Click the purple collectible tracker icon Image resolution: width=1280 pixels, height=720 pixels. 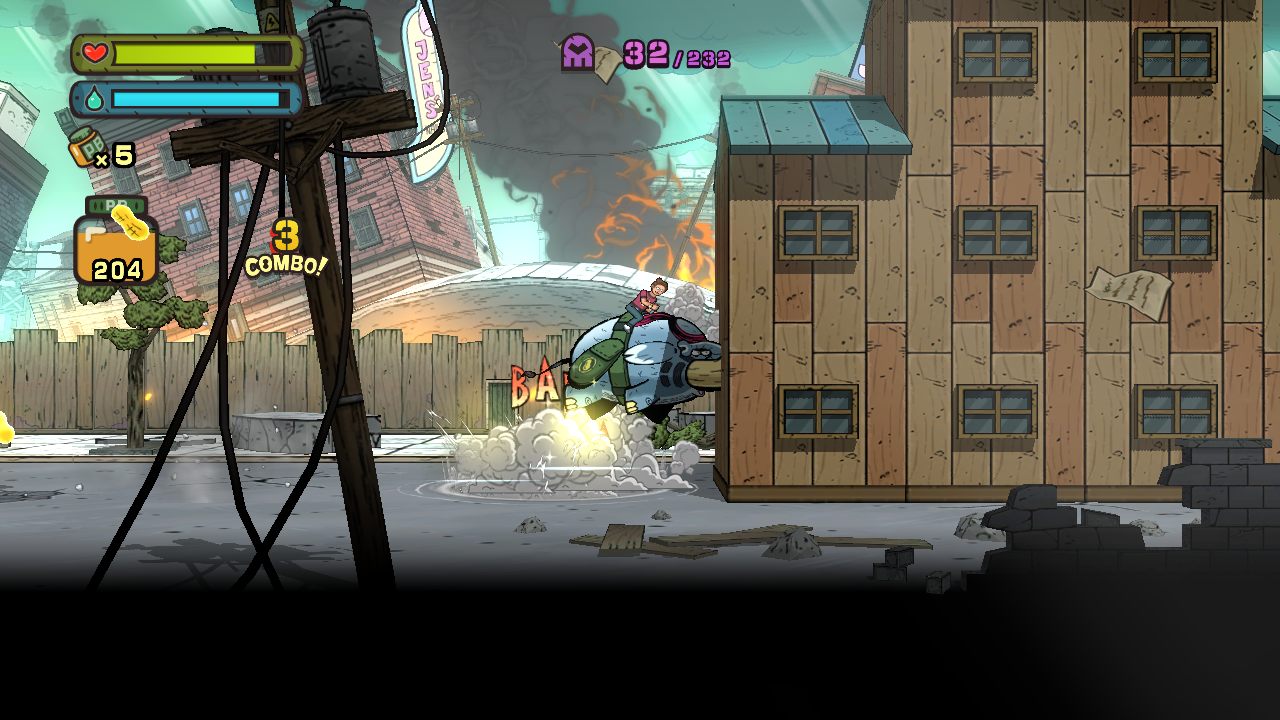pos(578,52)
